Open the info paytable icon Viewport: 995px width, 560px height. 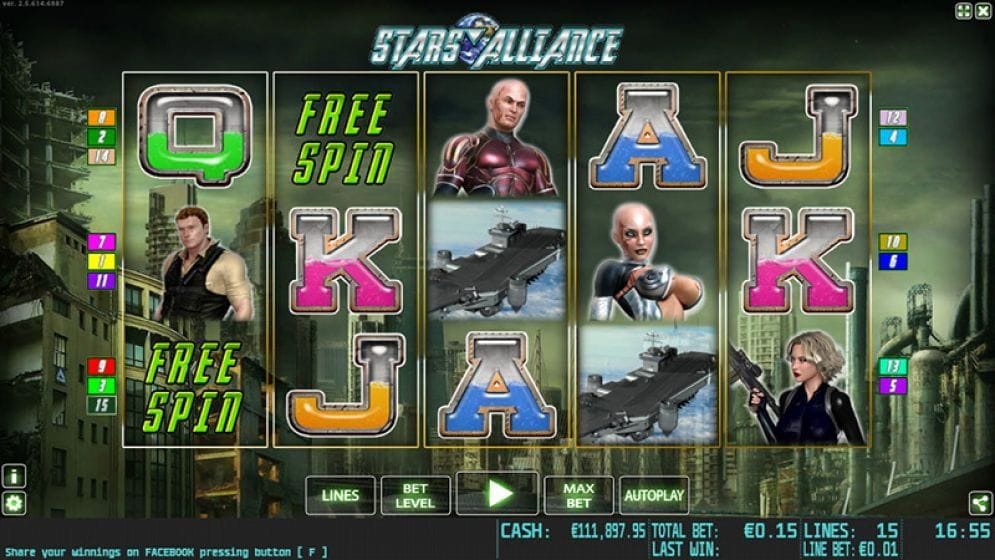15,477
